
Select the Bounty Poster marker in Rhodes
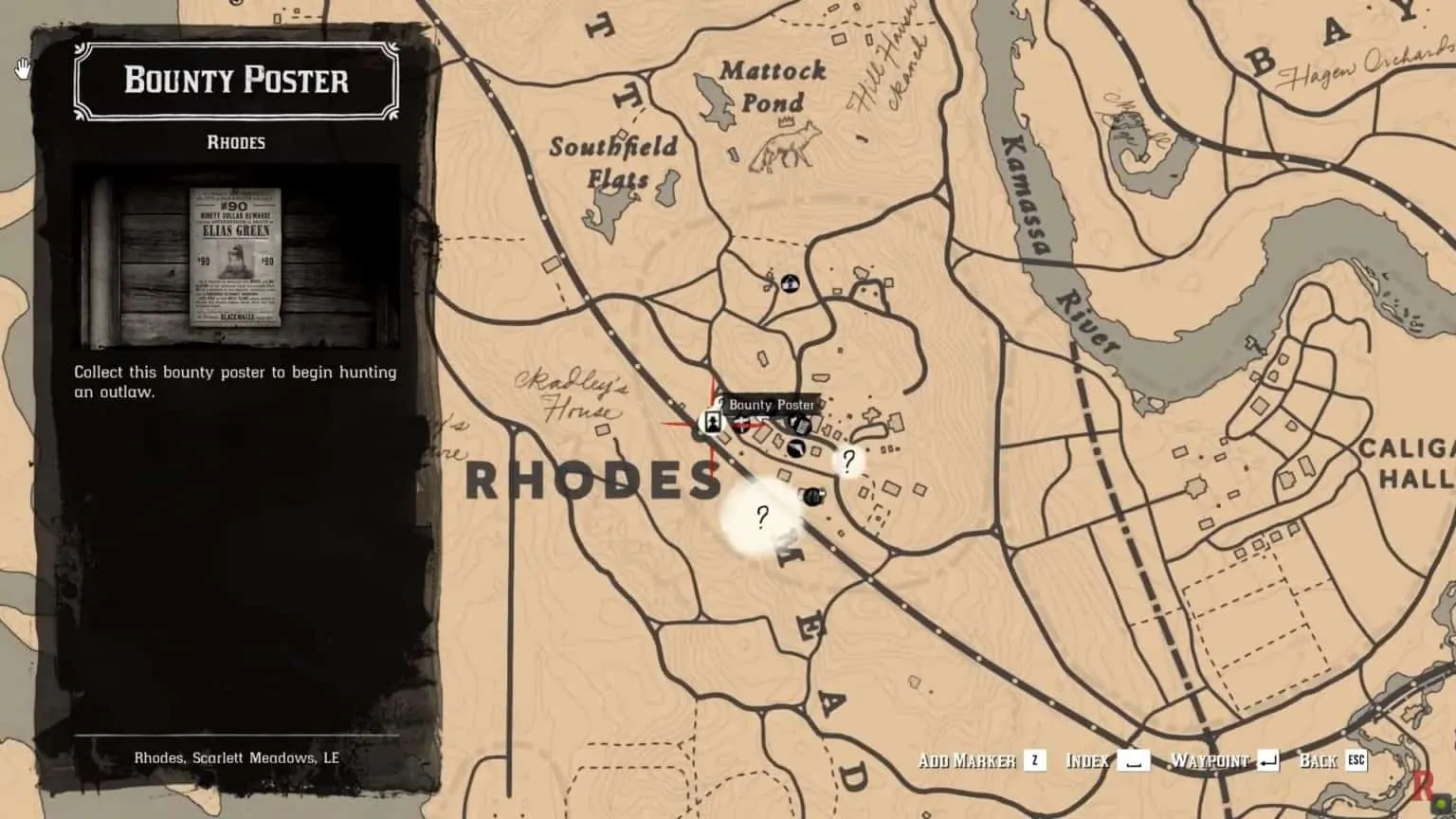pyautogui.click(x=712, y=422)
